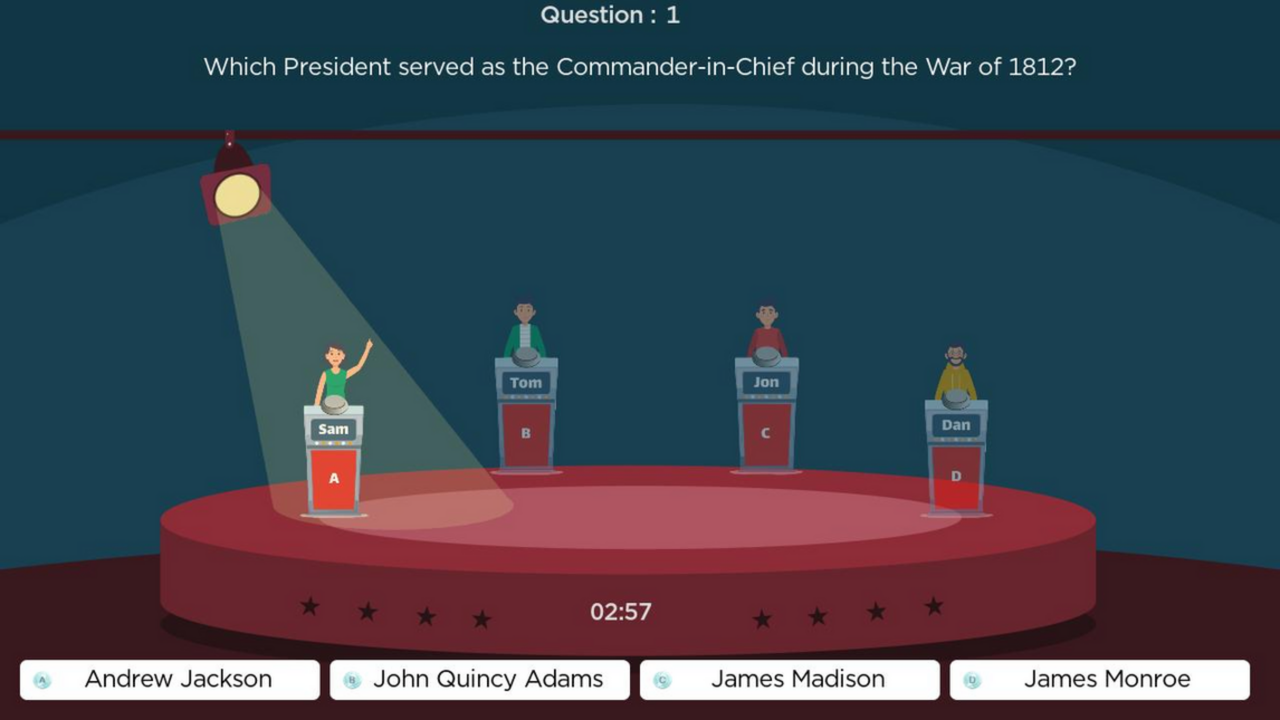1280x720 pixels.
Task: Click the circular D badge icon
Action: point(971,679)
